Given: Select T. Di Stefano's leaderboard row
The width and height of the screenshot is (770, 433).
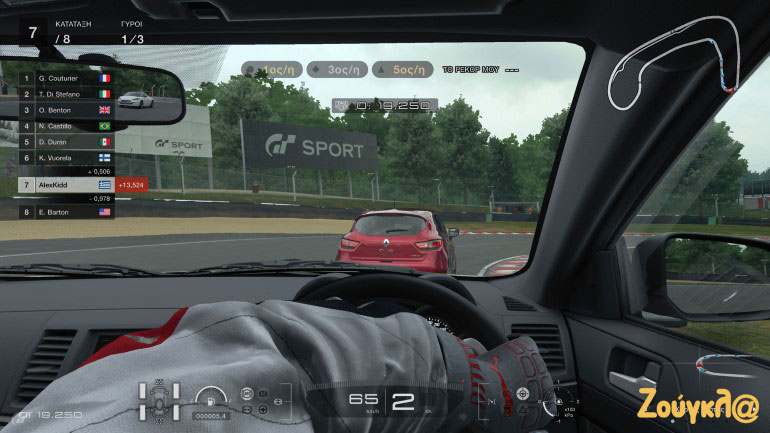Looking at the screenshot, I should (x=60, y=93).
